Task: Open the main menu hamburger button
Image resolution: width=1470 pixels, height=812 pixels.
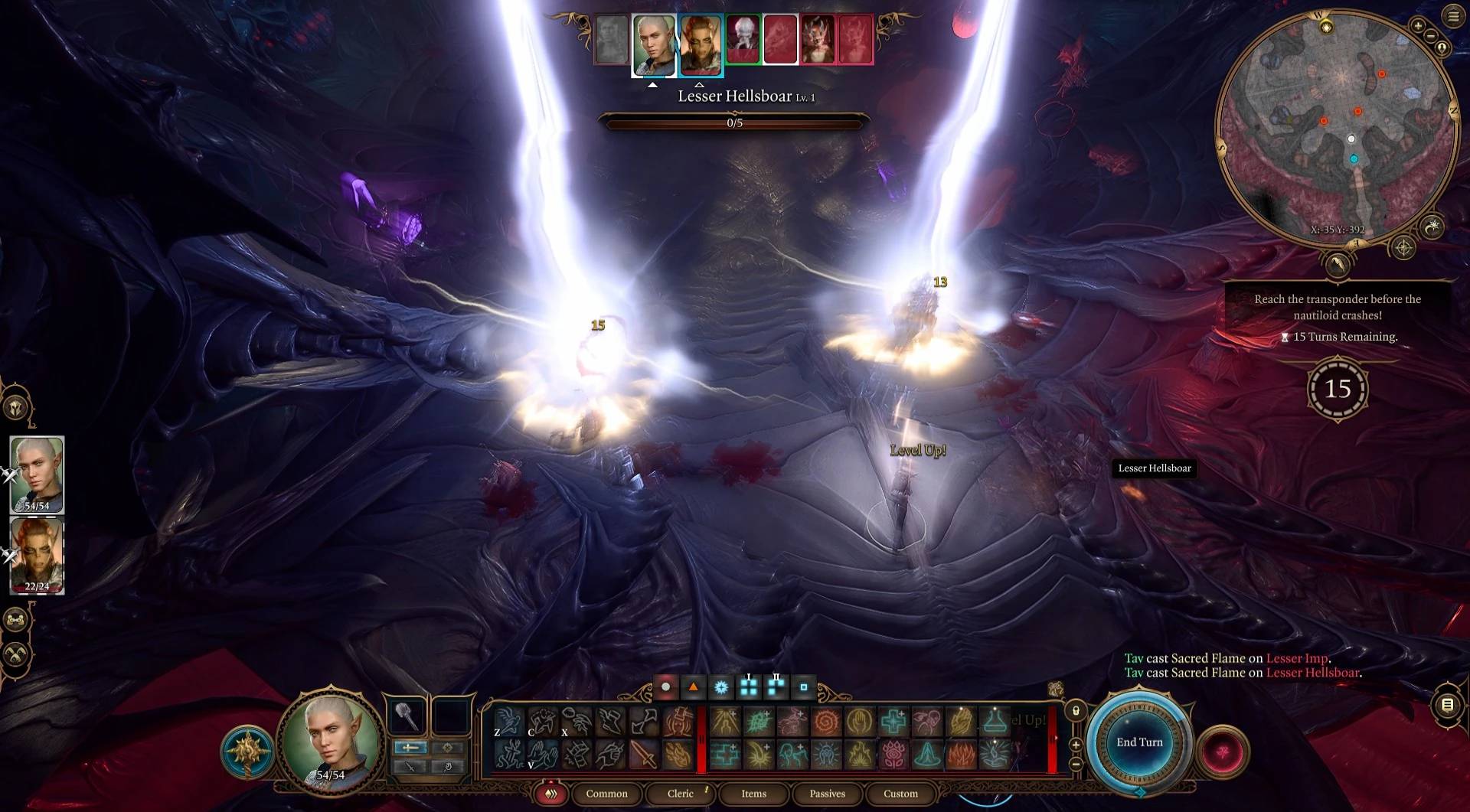Action: pyautogui.click(x=1453, y=16)
